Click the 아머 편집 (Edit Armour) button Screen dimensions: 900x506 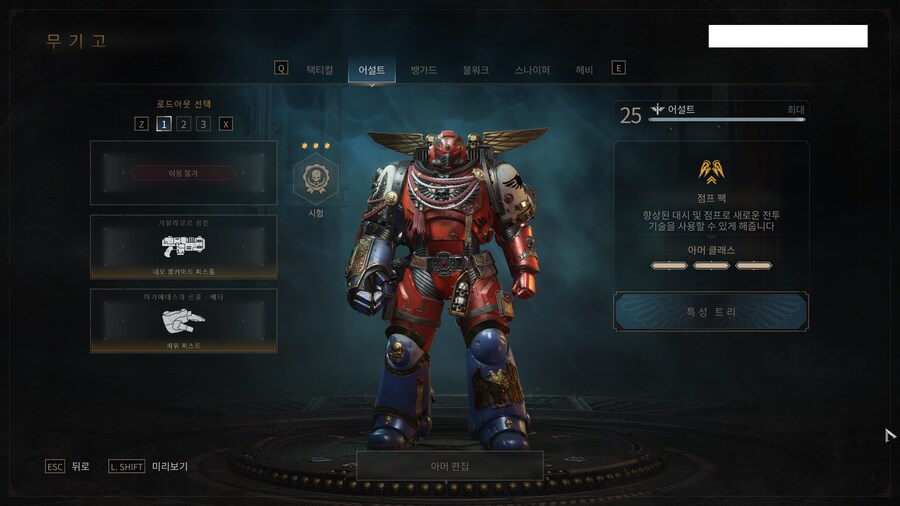(x=449, y=466)
